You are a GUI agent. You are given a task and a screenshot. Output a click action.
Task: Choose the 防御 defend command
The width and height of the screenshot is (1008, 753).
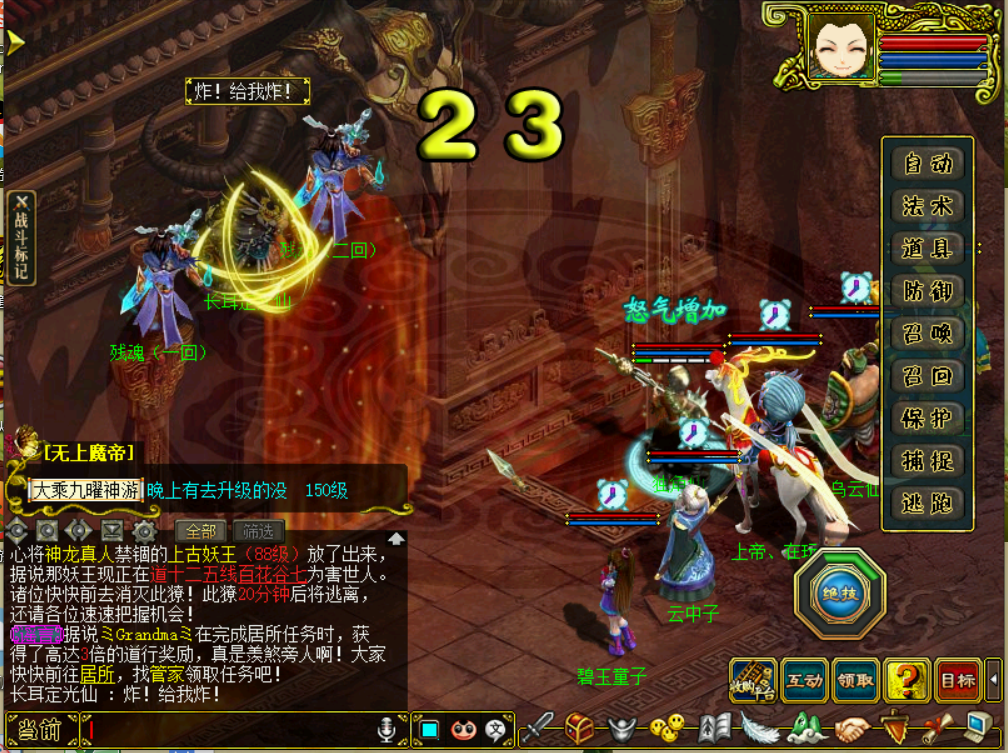pyautogui.click(x=927, y=292)
